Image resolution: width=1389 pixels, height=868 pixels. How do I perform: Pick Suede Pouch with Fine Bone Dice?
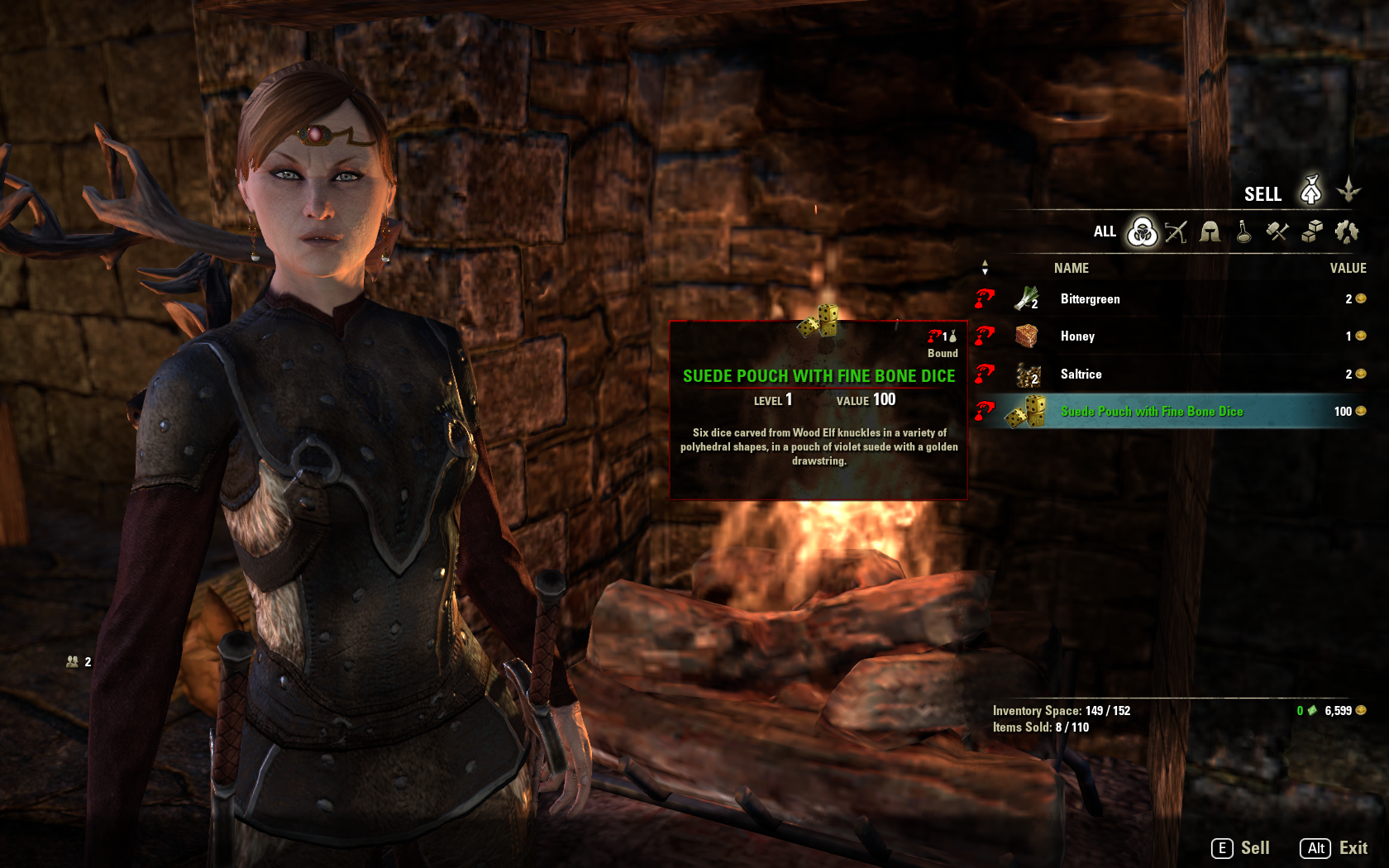1151,412
